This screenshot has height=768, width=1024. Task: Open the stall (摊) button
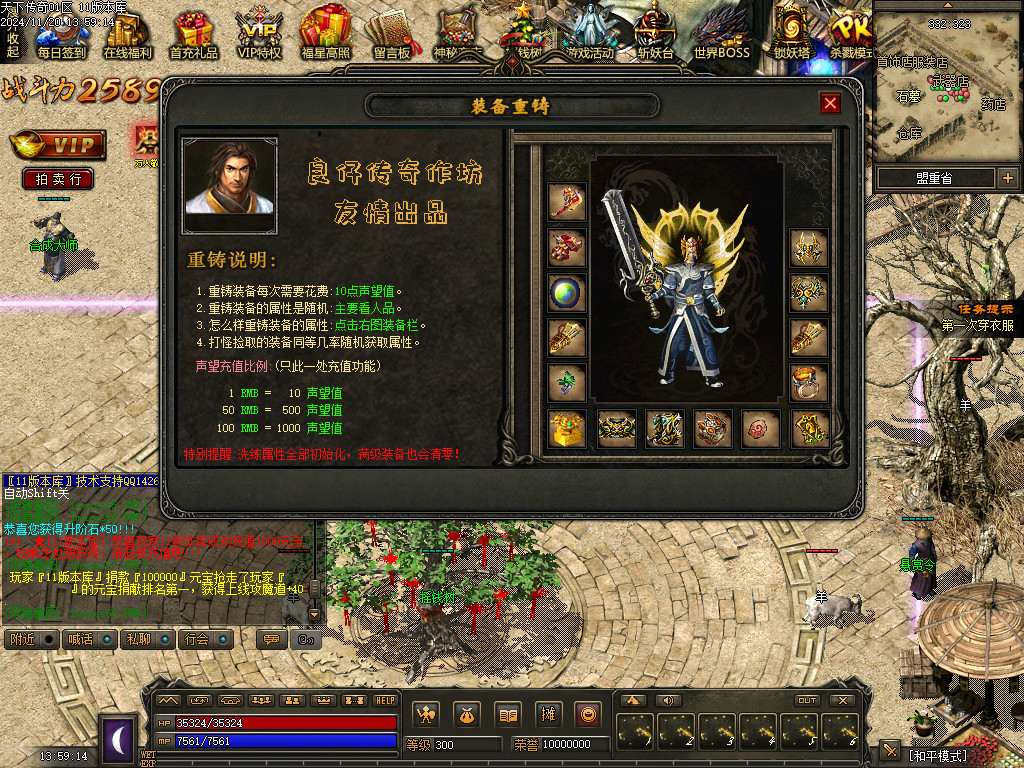point(547,714)
